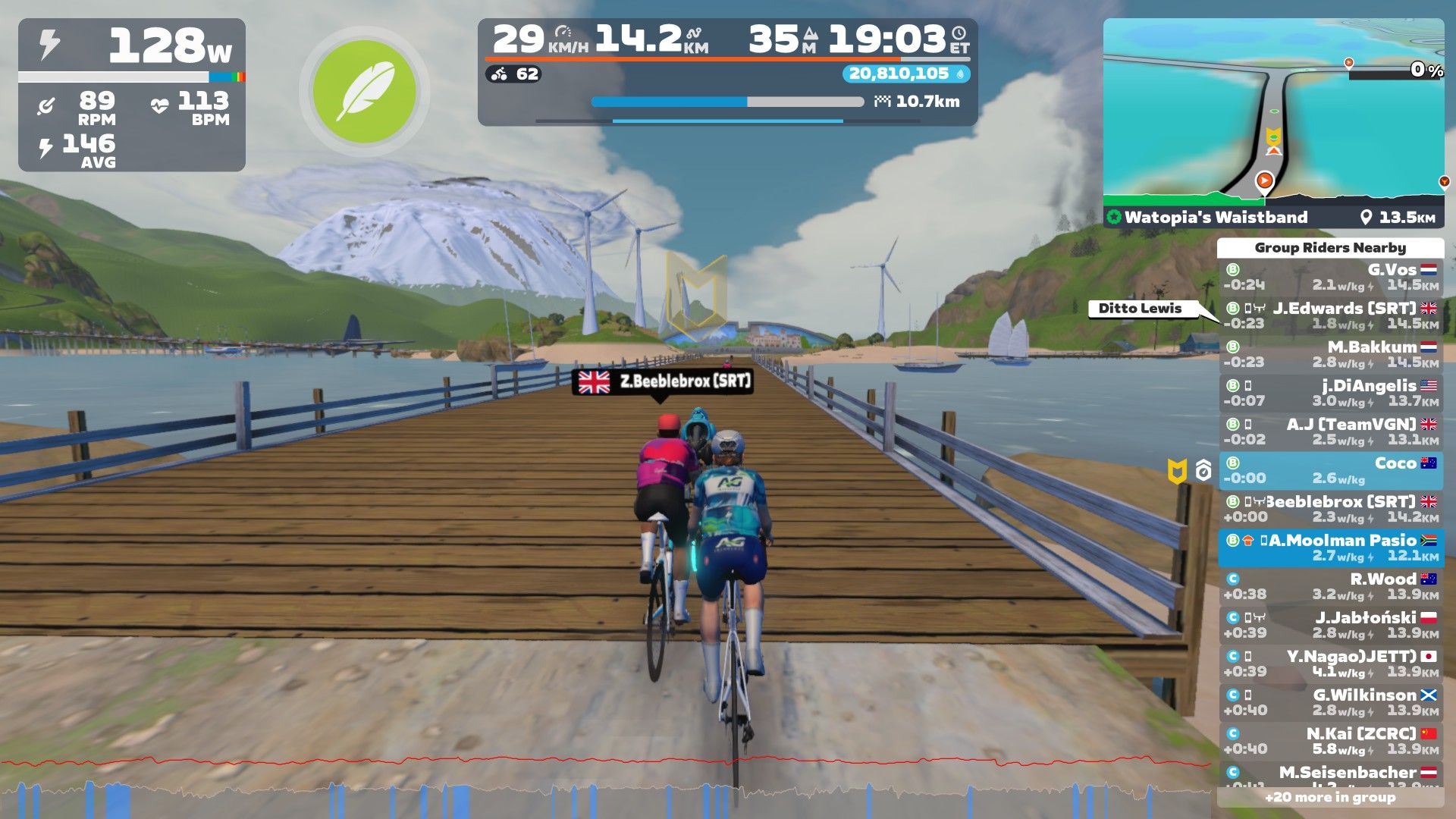The image size is (1456, 819).
Task: Select J.Jabłoński rider row
Action: coord(1330,625)
